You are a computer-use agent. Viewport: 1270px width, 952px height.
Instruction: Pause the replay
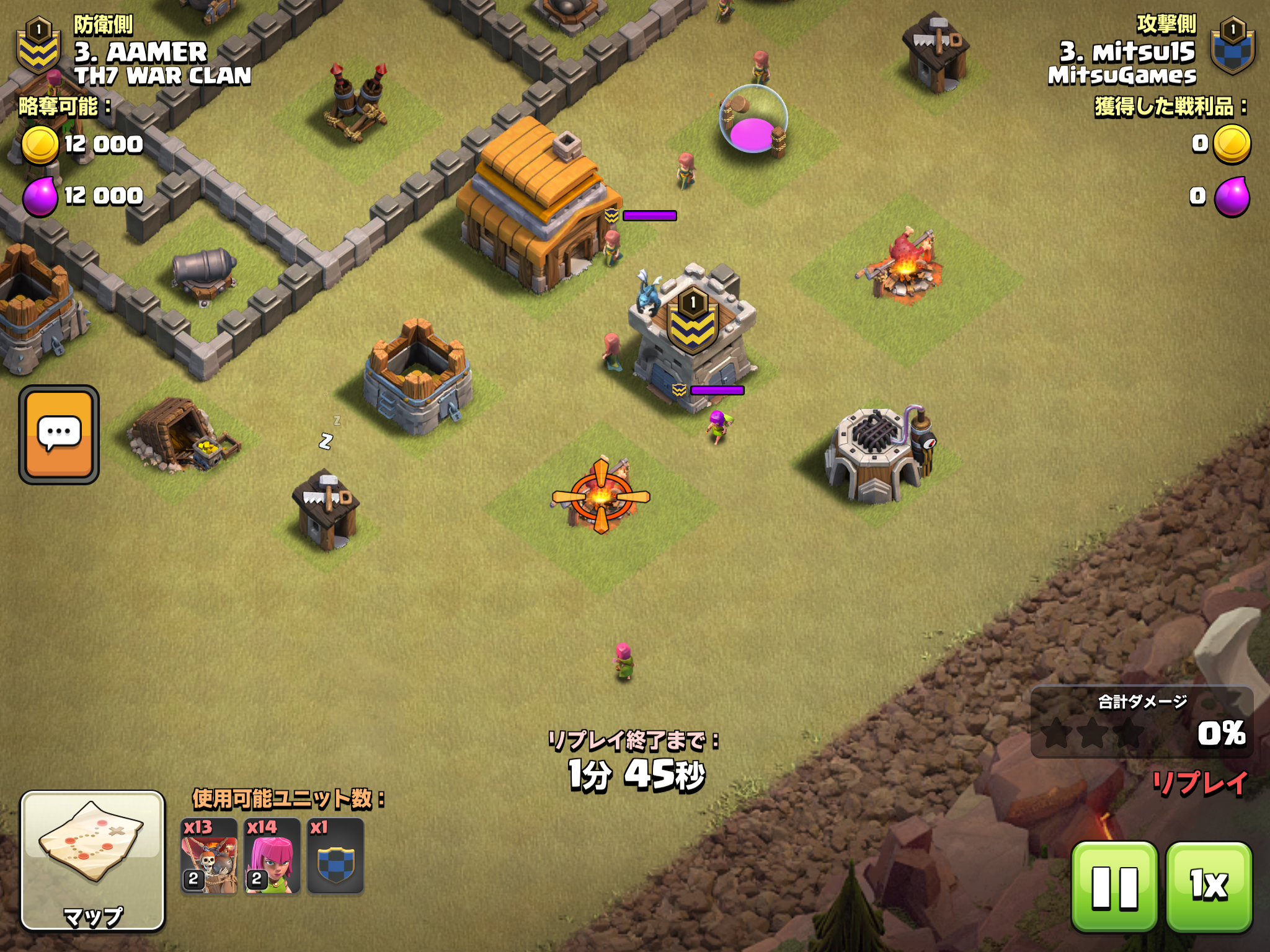[x=1114, y=886]
